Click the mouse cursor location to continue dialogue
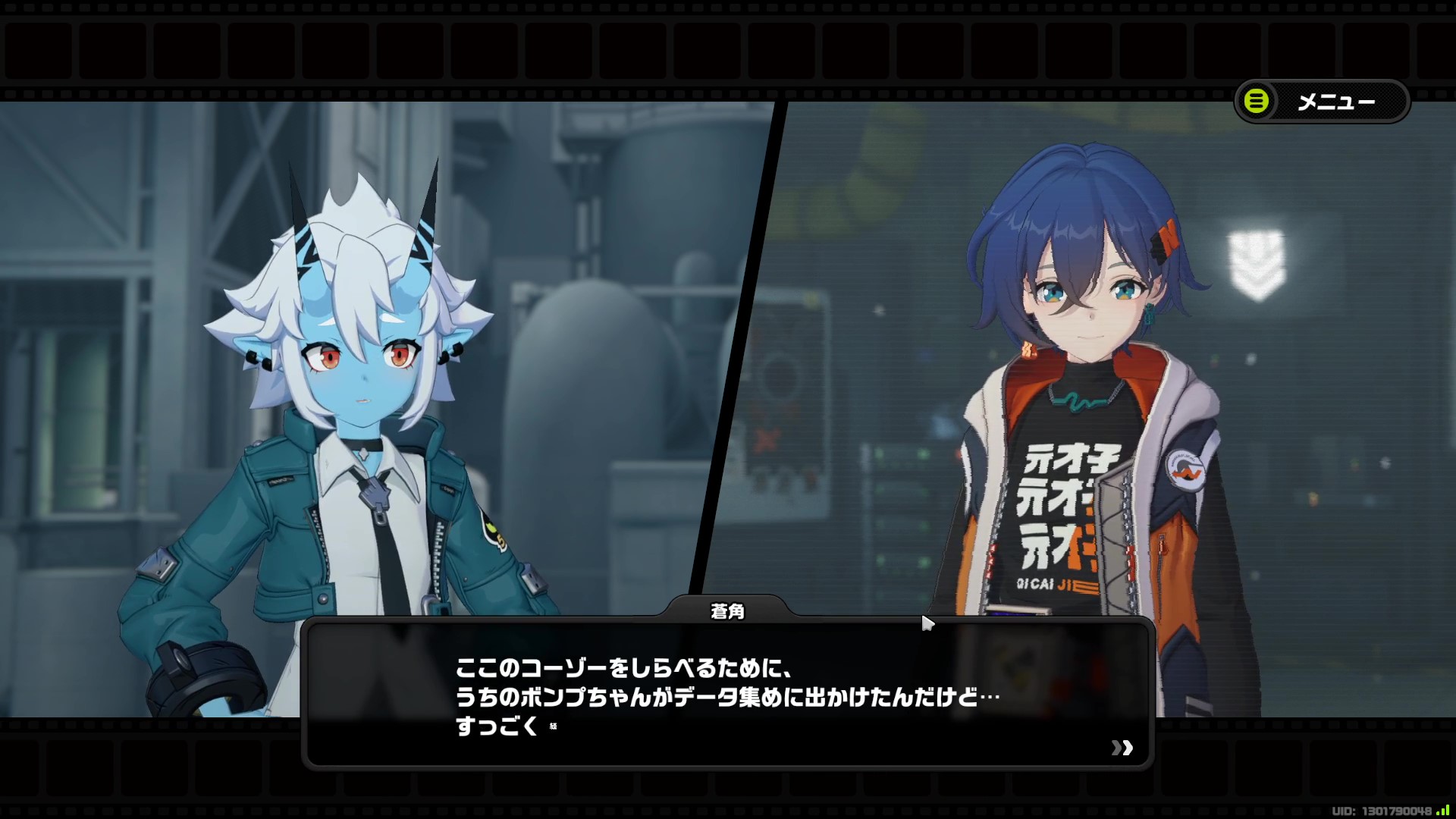The image size is (1456, 819). (x=927, y=623)
